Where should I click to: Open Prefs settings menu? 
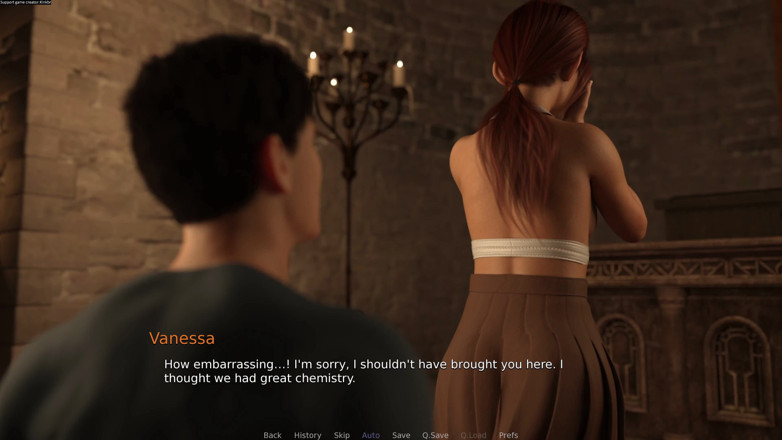[x=508, y=435]
